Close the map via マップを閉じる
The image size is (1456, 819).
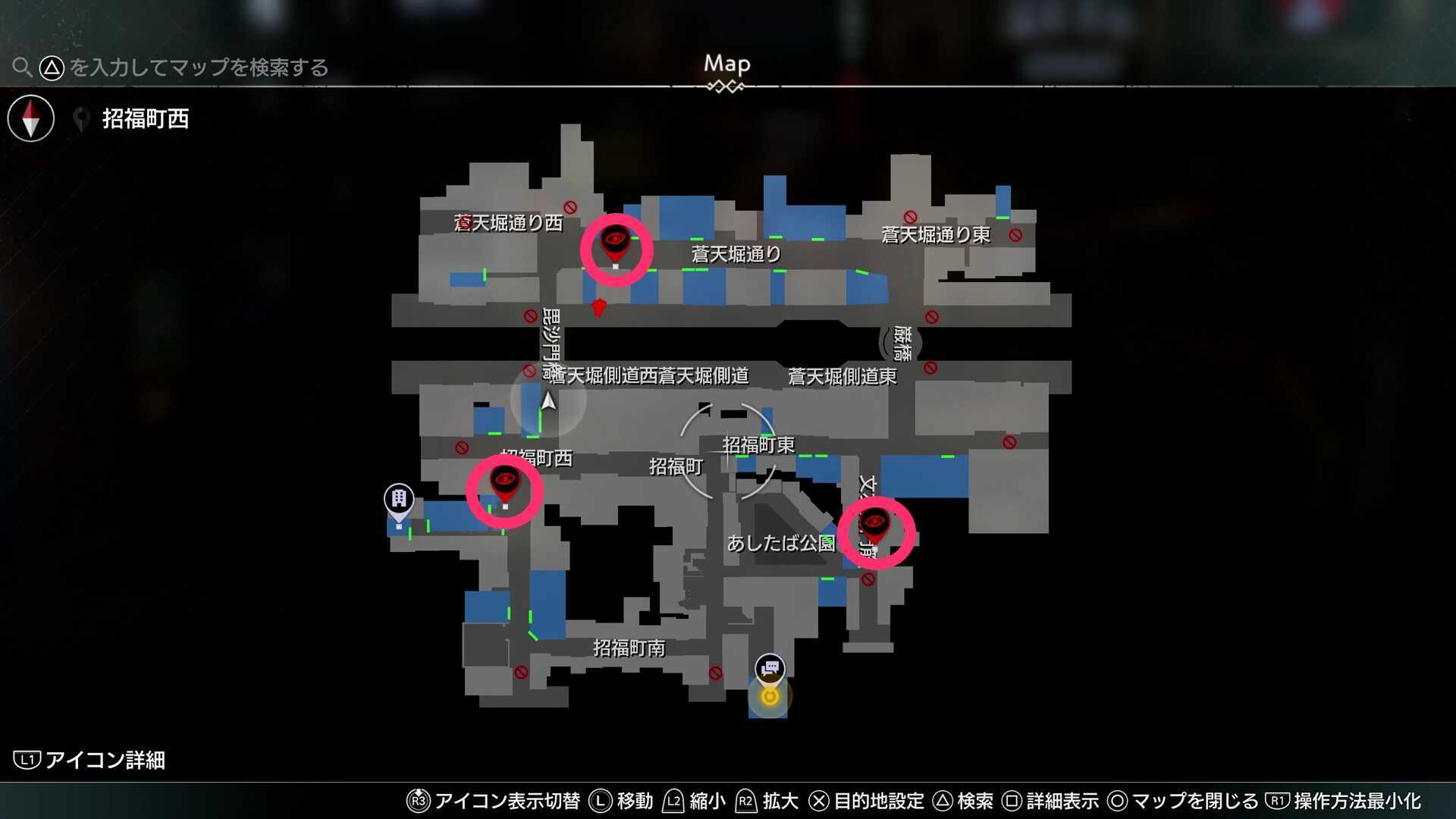[x=1191, y=800]
